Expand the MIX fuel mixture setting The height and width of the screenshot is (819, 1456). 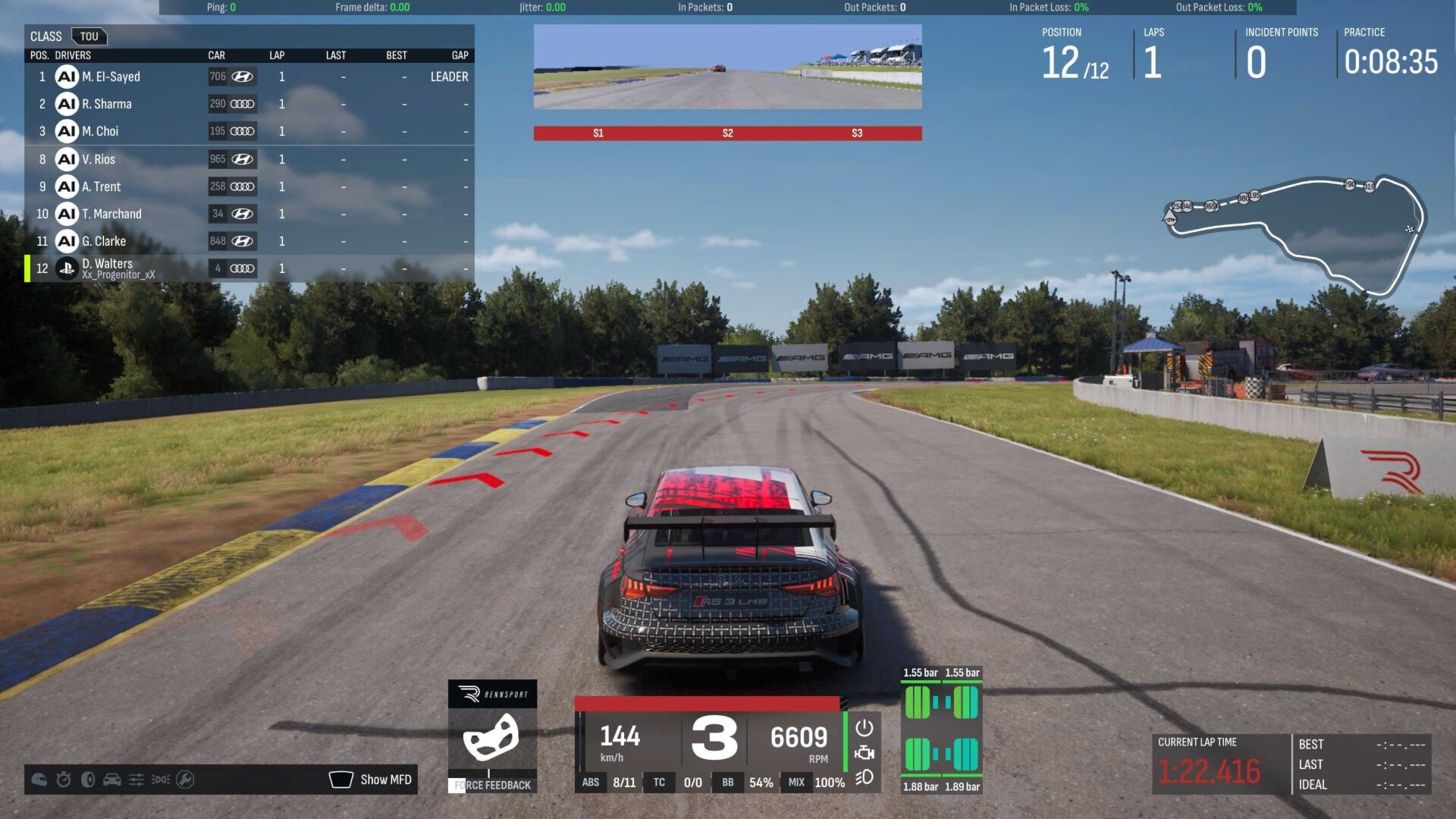pyautogui.click(x=795, y=782)
